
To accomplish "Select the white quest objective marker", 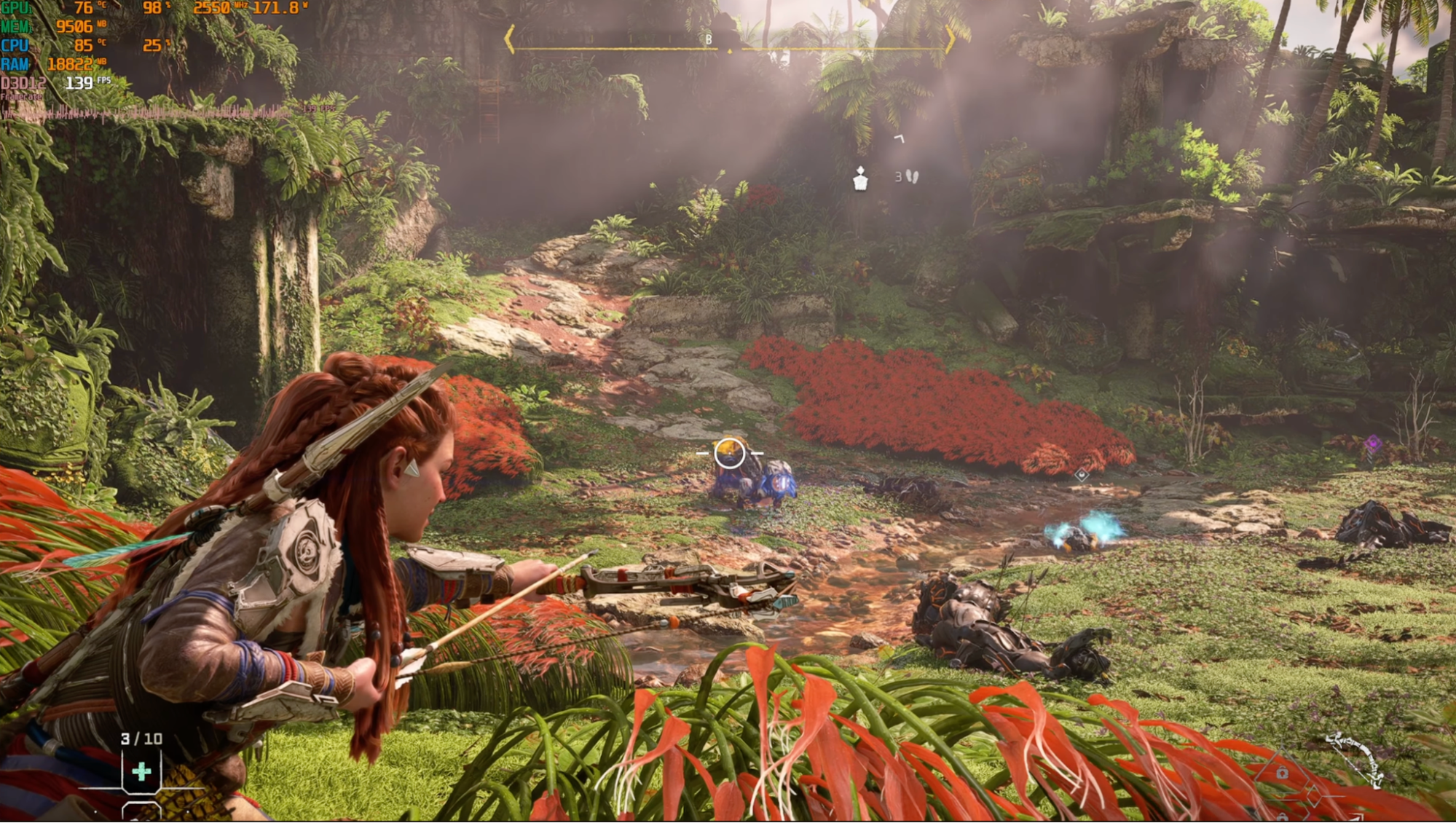I will (x=860, y=178).
